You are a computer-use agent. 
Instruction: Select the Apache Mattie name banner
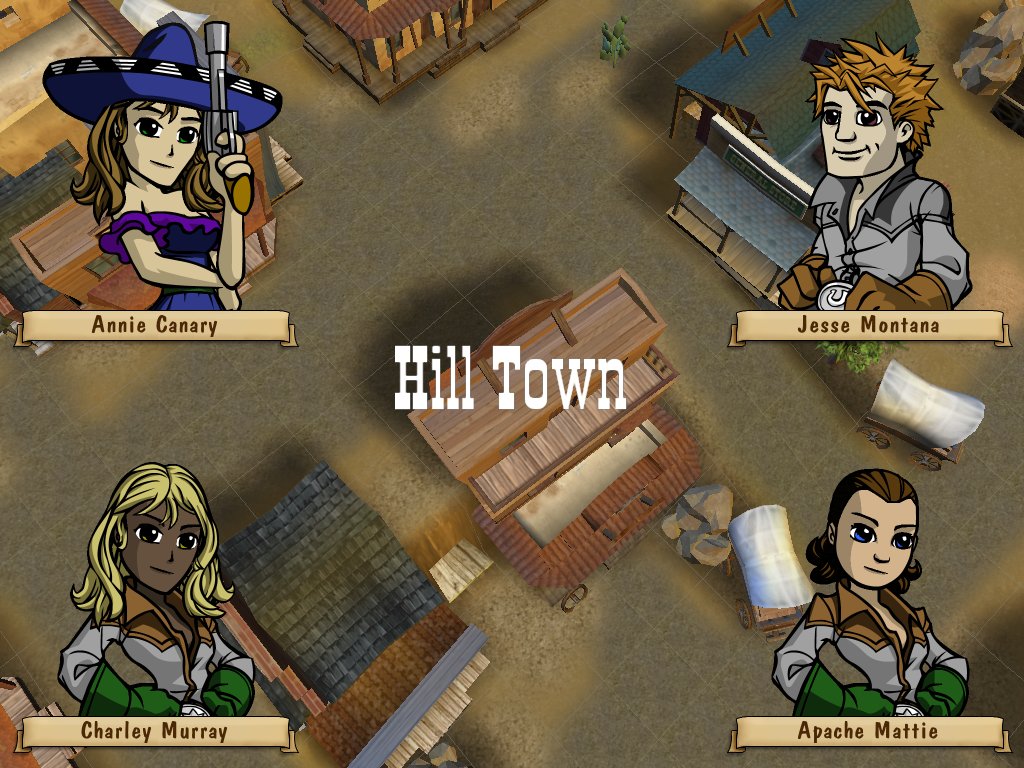pos(868,731)
